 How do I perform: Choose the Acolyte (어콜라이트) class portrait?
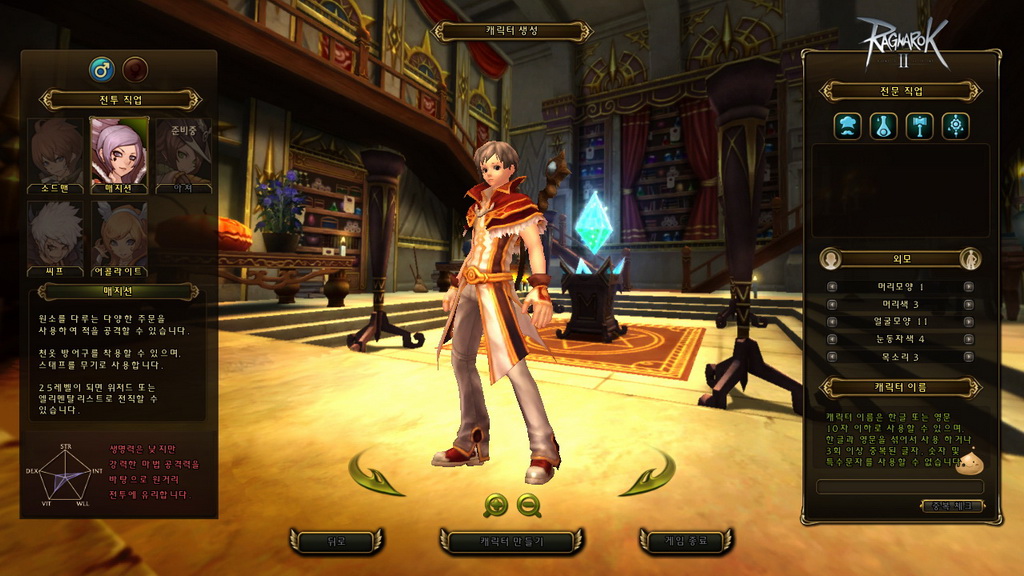[x=120, y=238]
